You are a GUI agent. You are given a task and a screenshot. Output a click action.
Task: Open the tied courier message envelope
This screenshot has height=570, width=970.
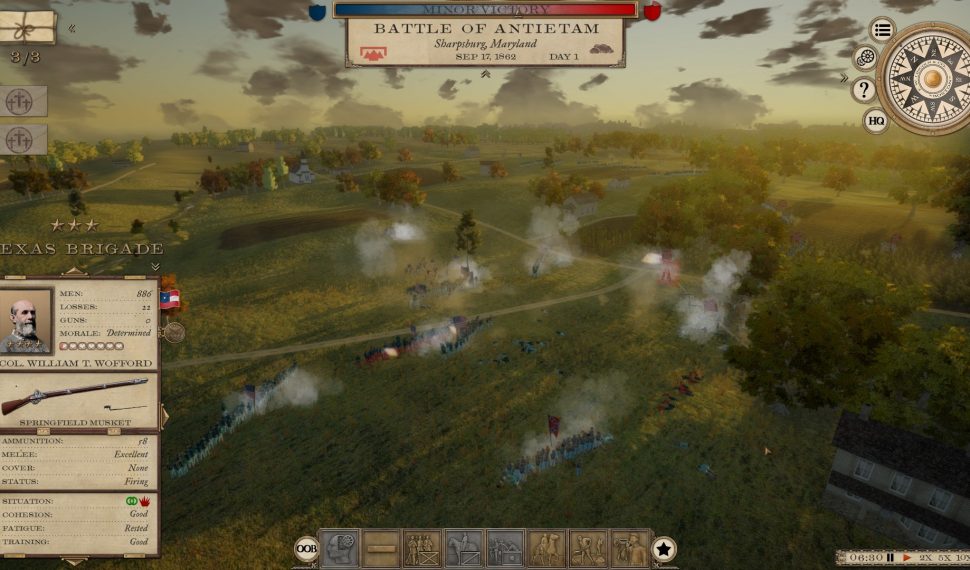(x=27, y=27)
